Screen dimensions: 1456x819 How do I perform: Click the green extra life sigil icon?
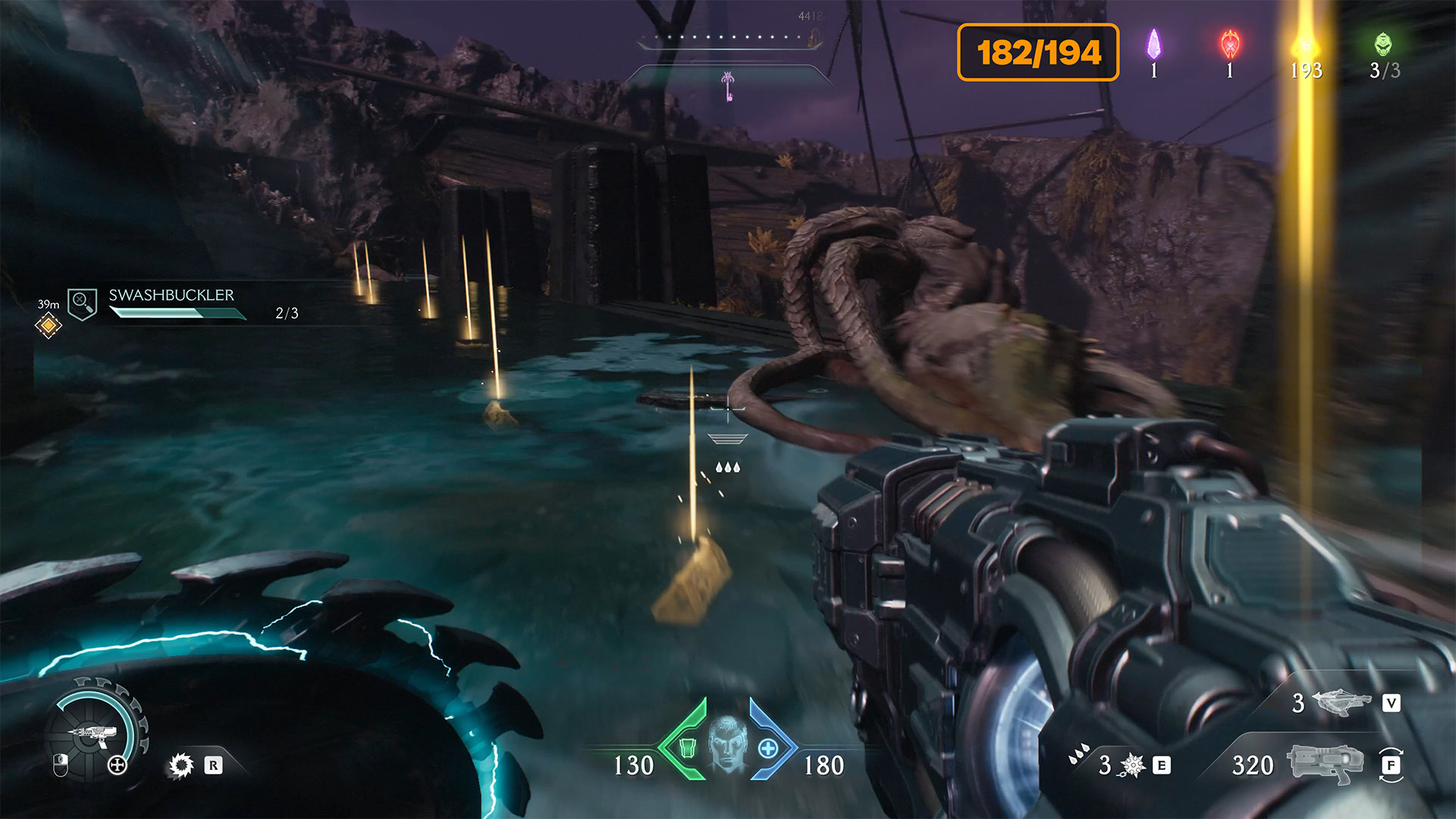1383,45
